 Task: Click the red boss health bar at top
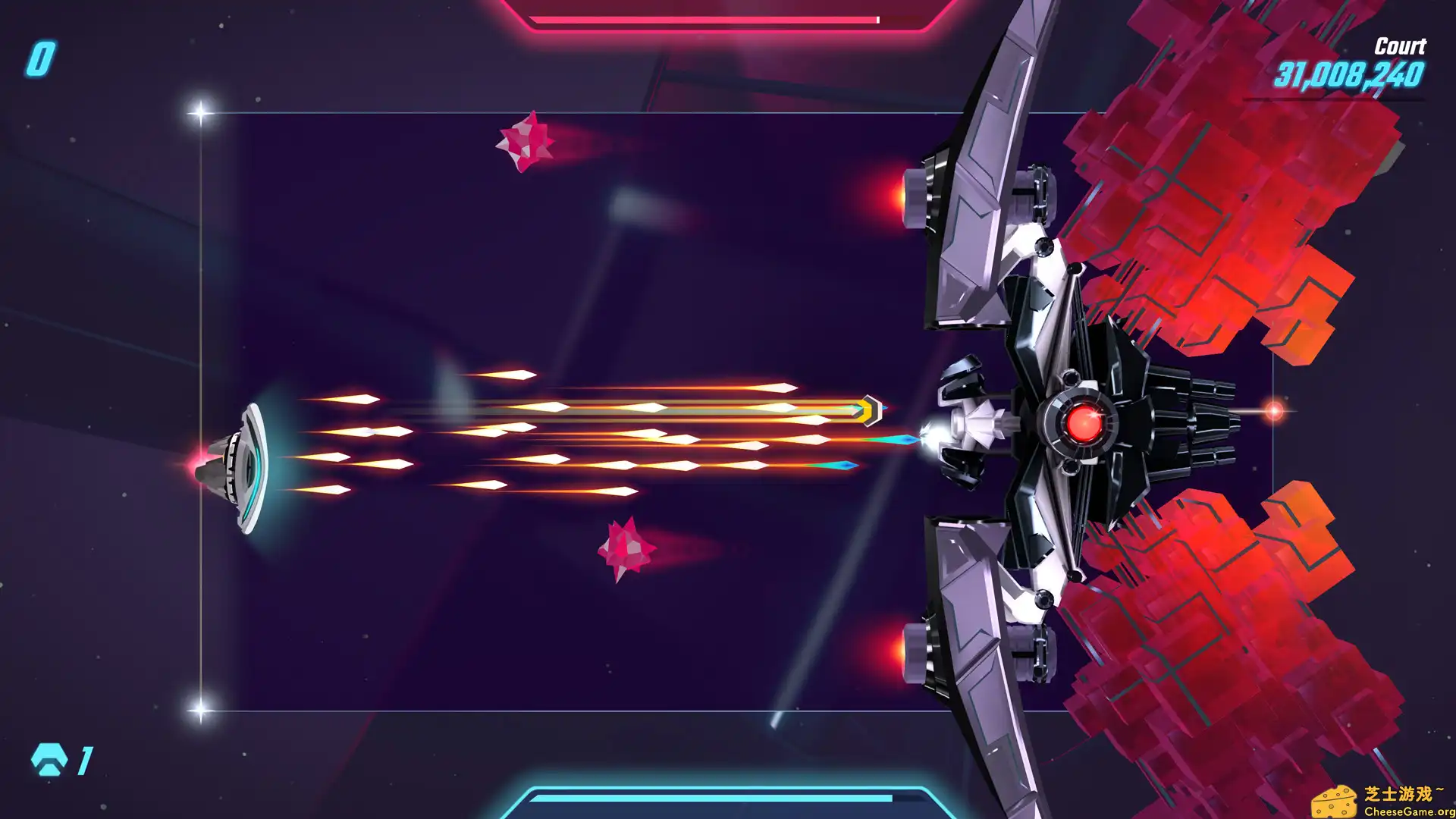coord(705,19)
